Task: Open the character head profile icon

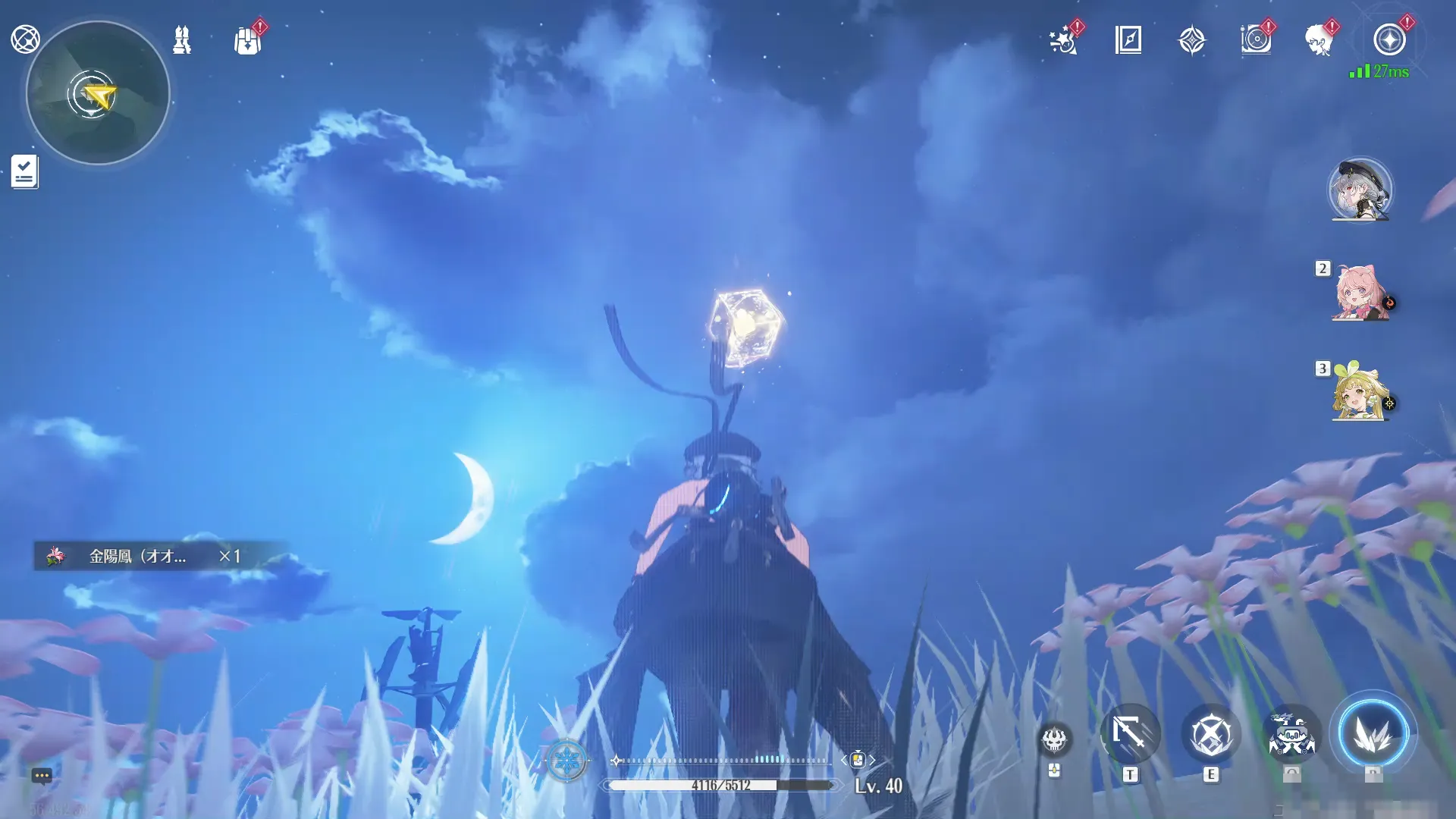Action: (1319, 40)
